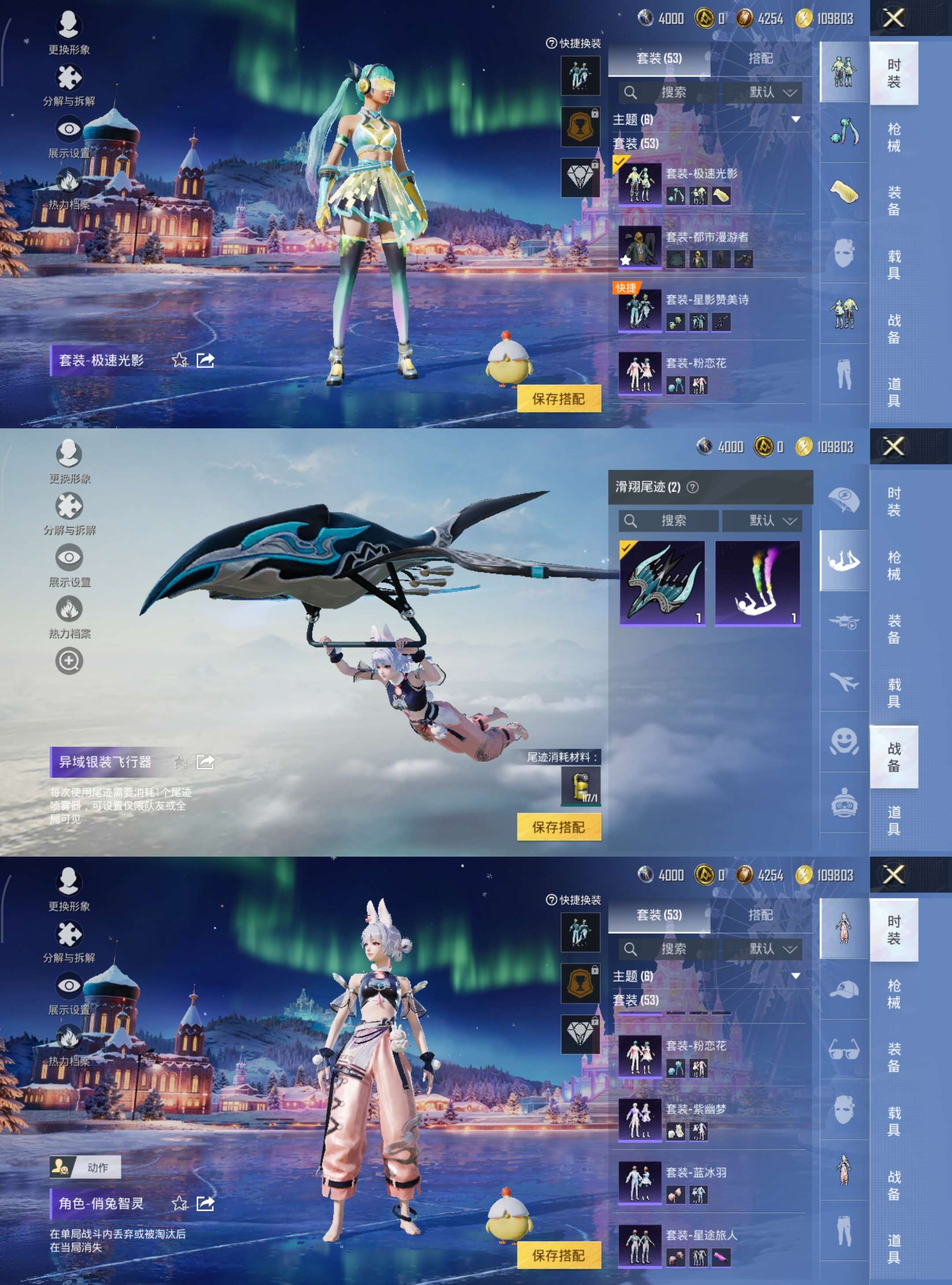Open the 分解与拆解 dismantle tool

point(69,76)
